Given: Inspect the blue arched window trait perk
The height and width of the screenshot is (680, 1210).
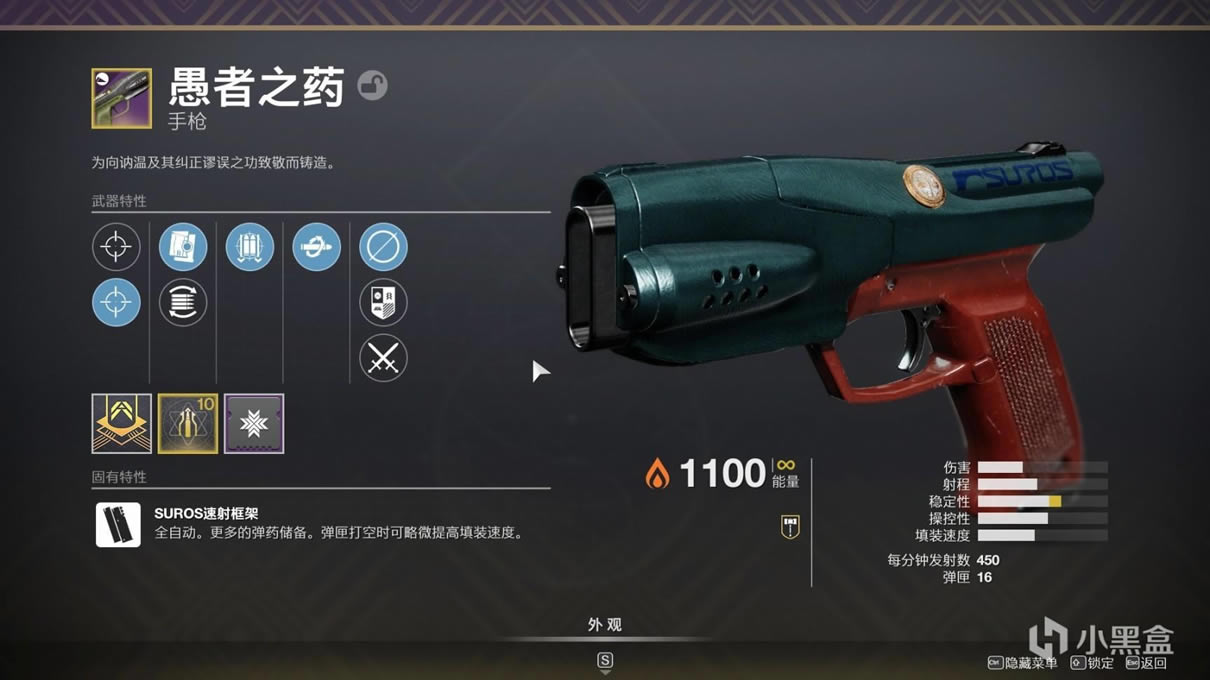Looking at the screenshot, I should click(x=250, y=247).
